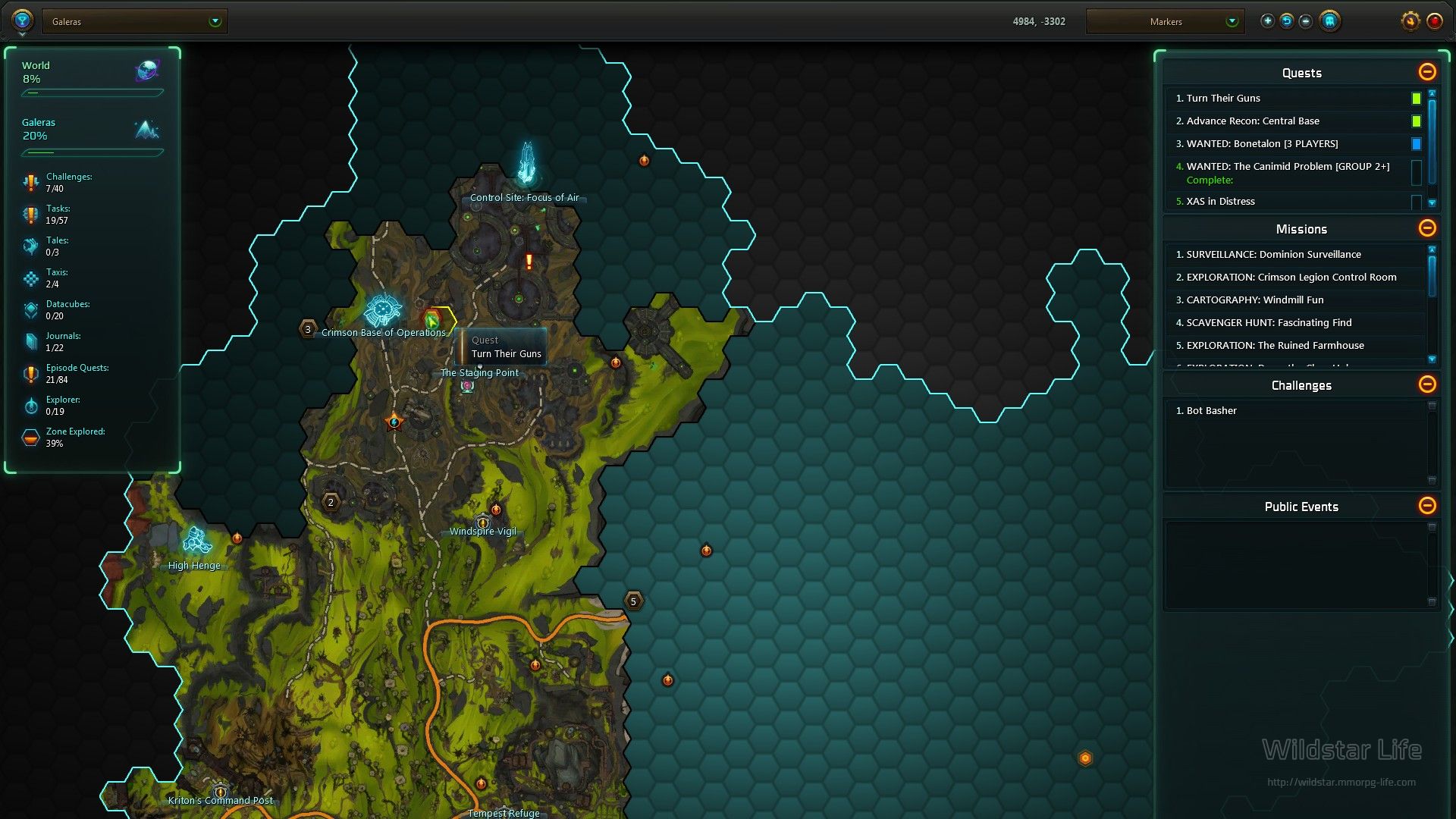Select the Turn Their Guns quest
The width and height of the screenshot is (1456, 819).
tap(1223, 98)
